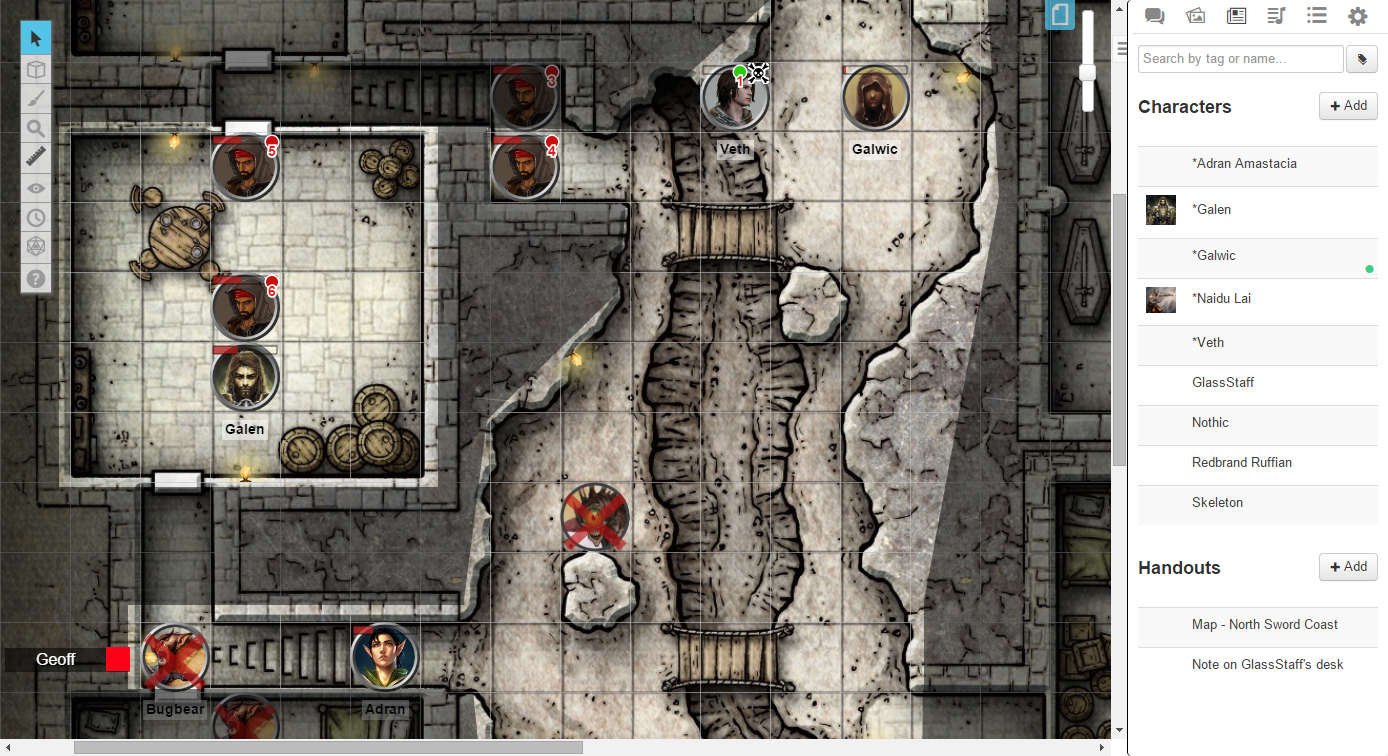Toggle the mobile device icon above the sidebar
The image size is (1388, 756).
(1060, 15)
